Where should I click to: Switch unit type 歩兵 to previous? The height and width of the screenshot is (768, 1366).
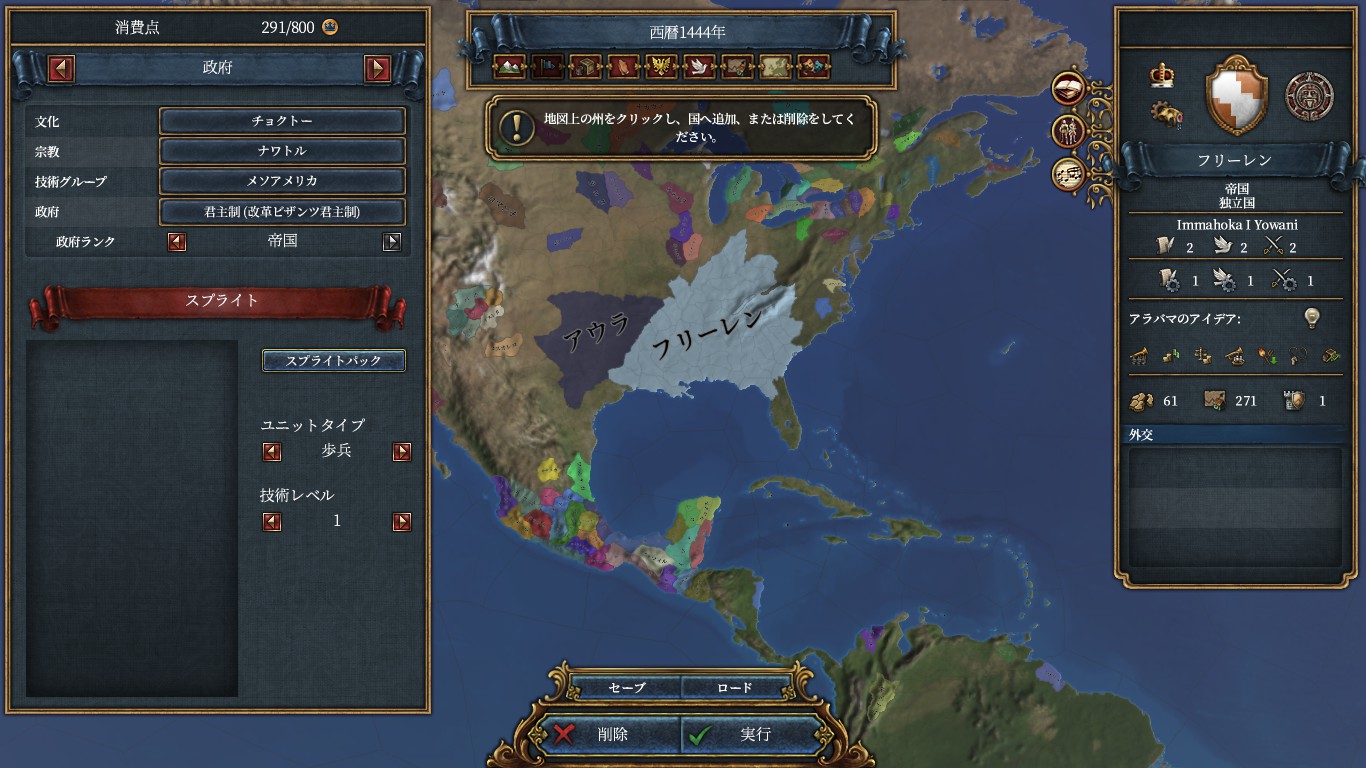pos(272,452)
